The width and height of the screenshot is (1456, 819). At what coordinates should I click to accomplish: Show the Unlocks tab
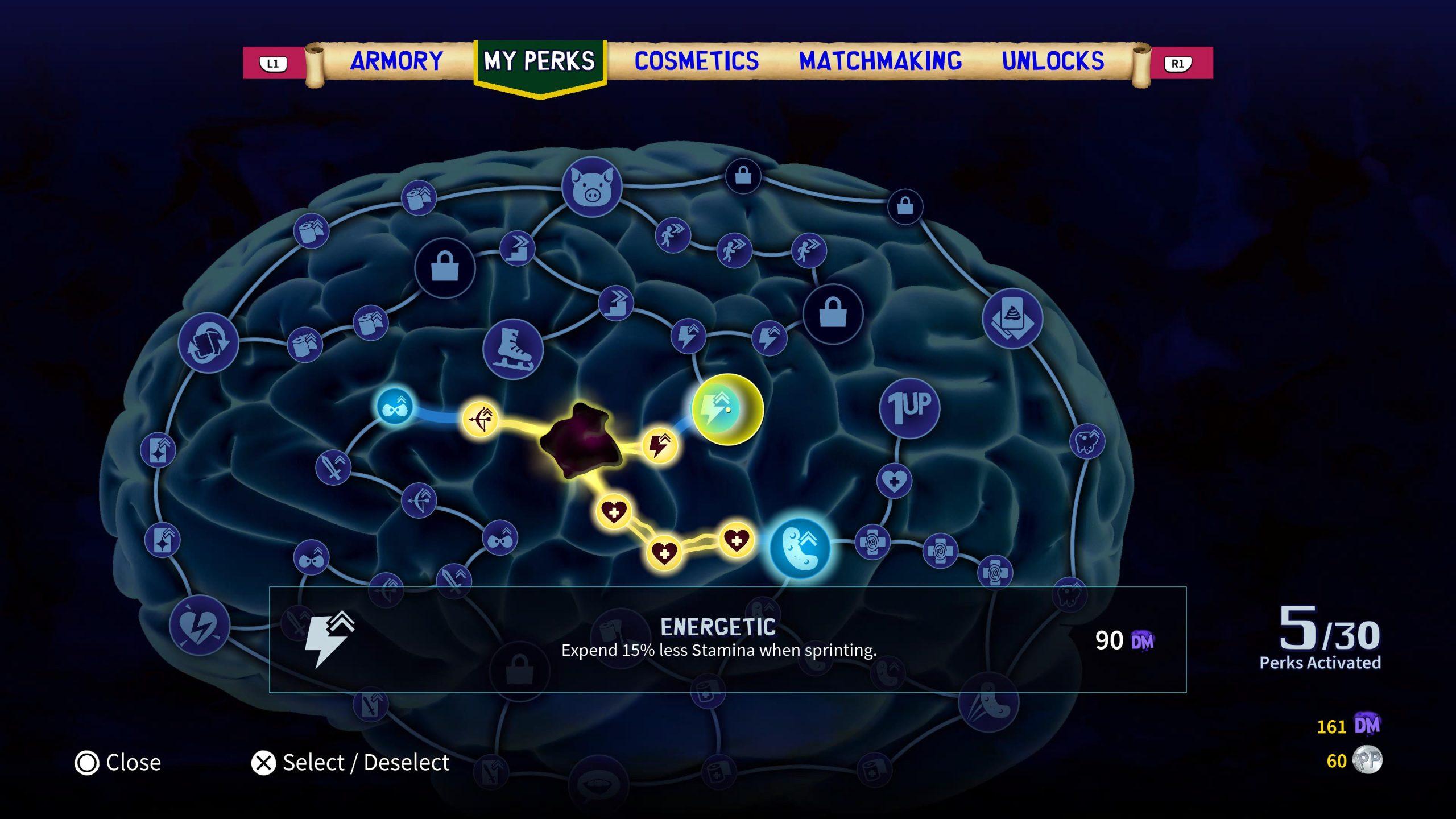coord(1053,61)
